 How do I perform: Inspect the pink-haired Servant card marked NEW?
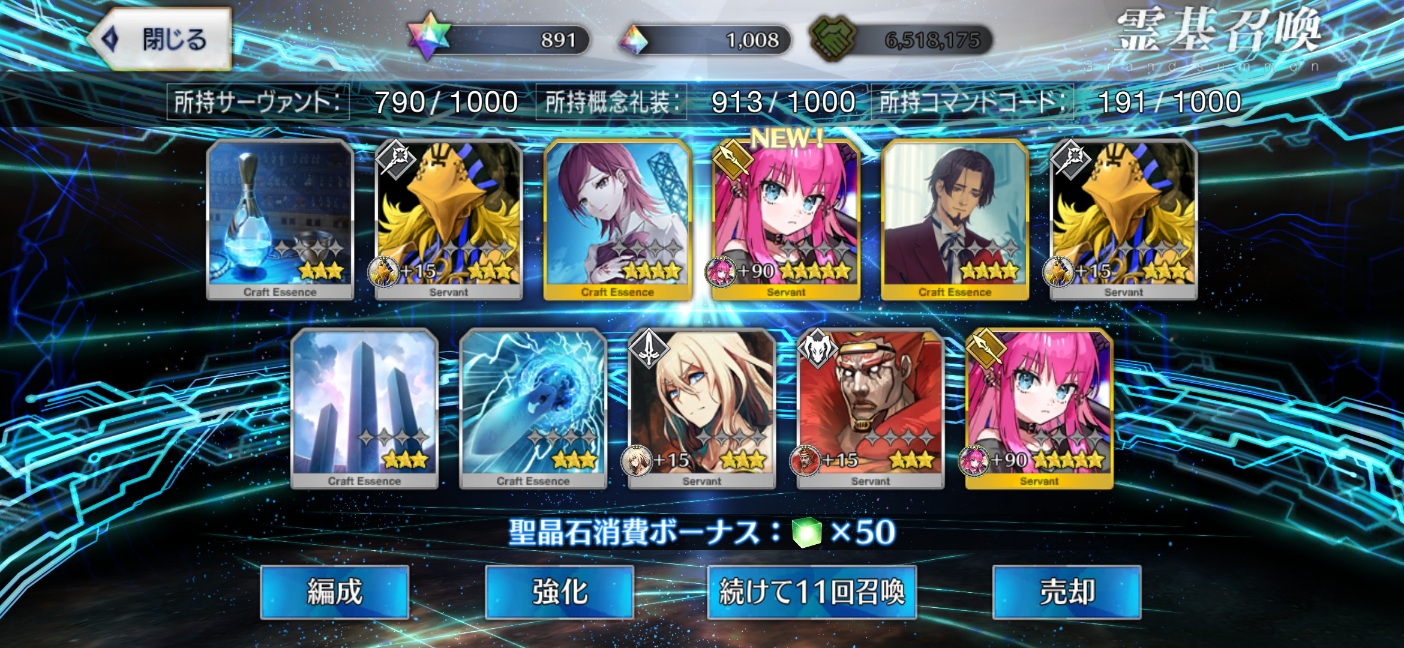pos(786,220)
